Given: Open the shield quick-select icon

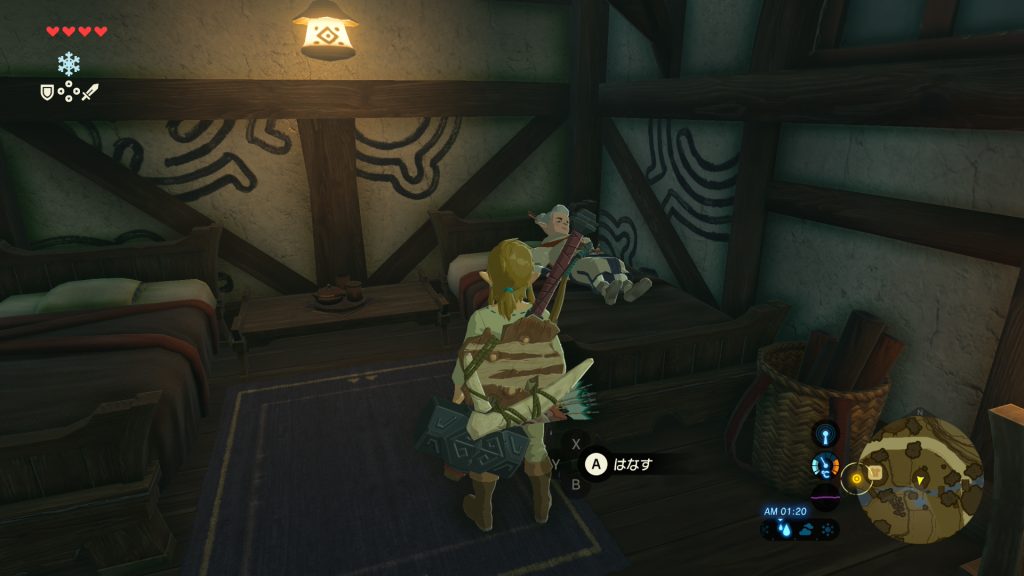Looking at the screenshot, I should pos(46,92).
